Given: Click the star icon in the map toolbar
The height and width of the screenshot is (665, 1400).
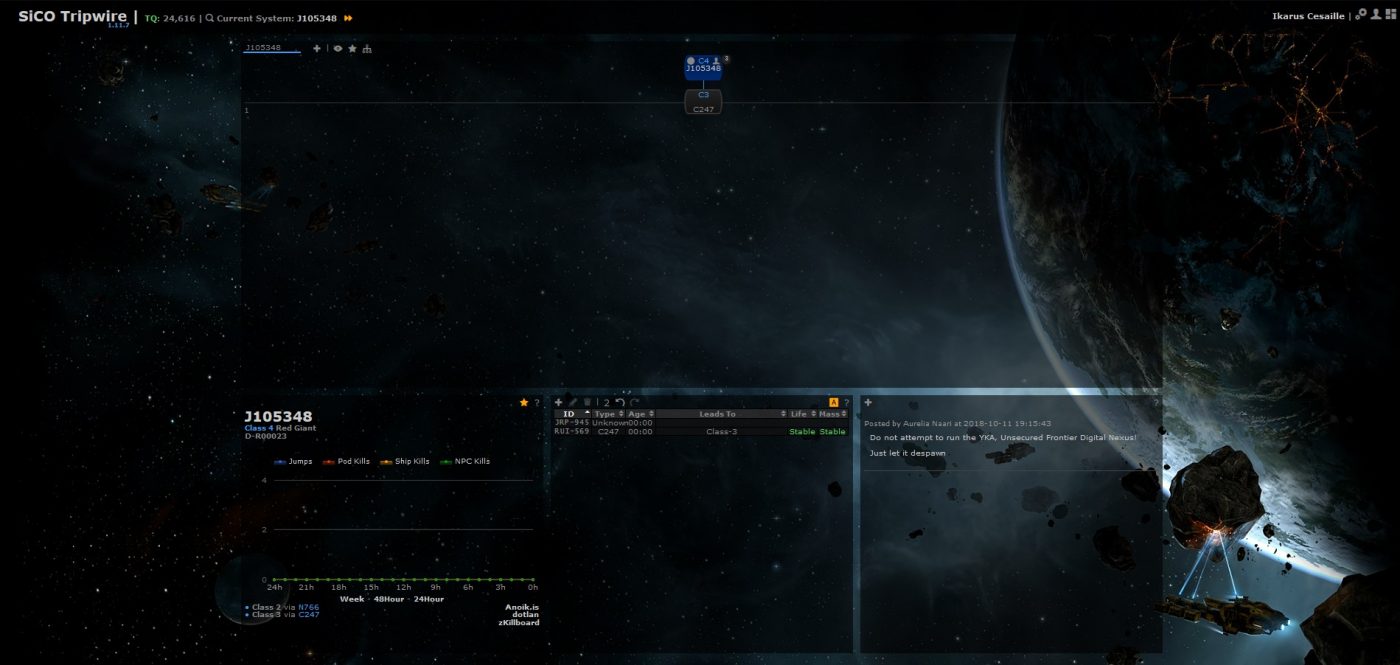Looking at the screenshot, I should pos(352,48).
